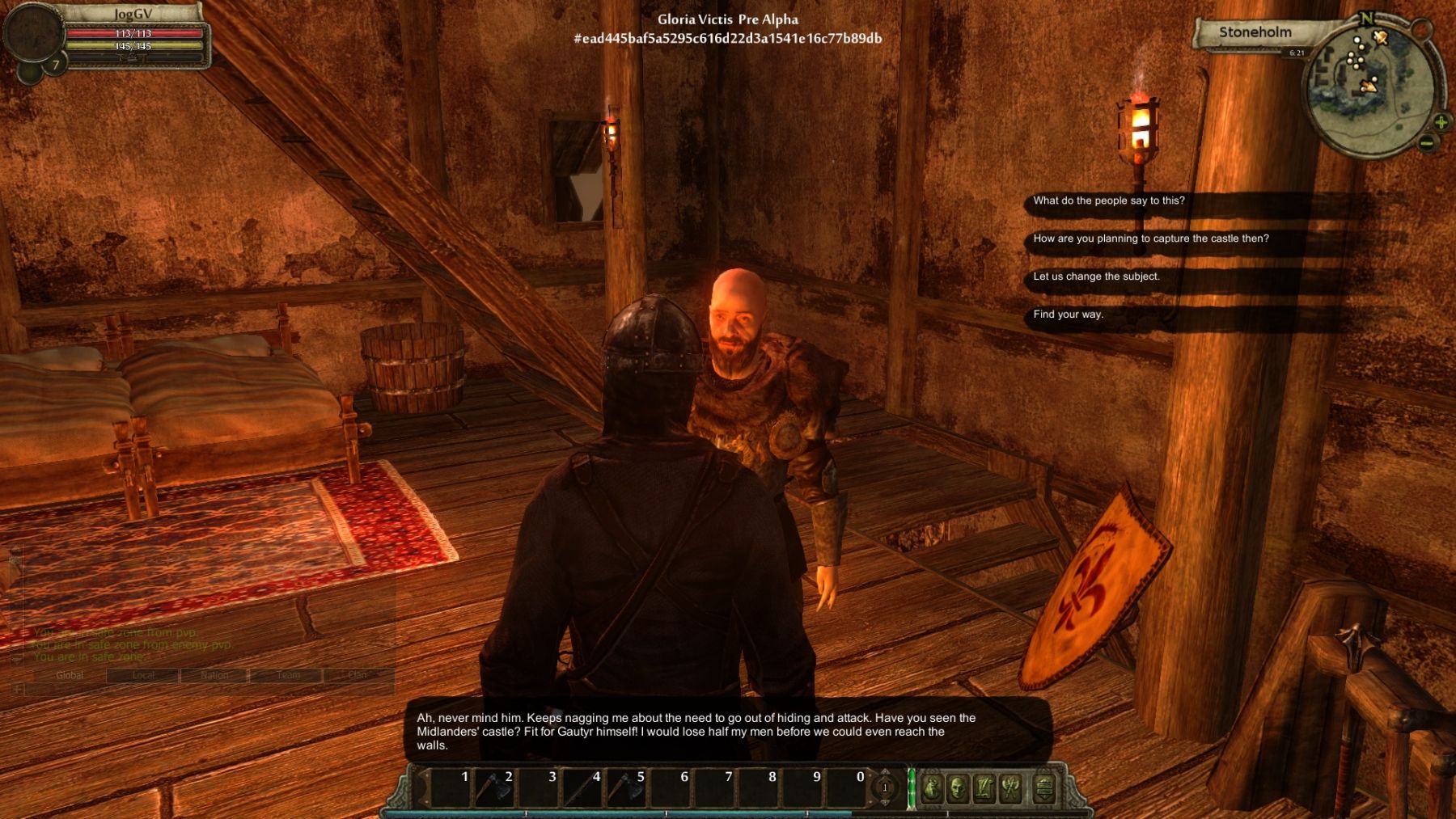
Task: Switch to the Nation chat tab
Action: (x=214, y=675)
